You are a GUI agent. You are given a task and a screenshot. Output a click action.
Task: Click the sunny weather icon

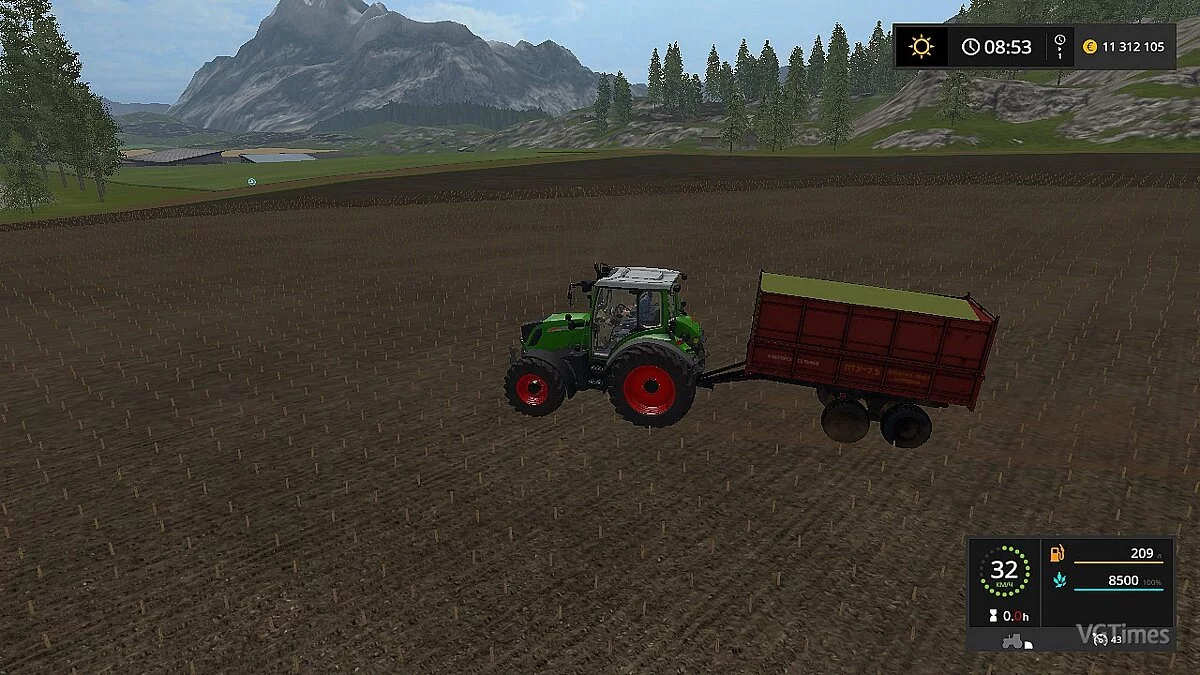920,47
